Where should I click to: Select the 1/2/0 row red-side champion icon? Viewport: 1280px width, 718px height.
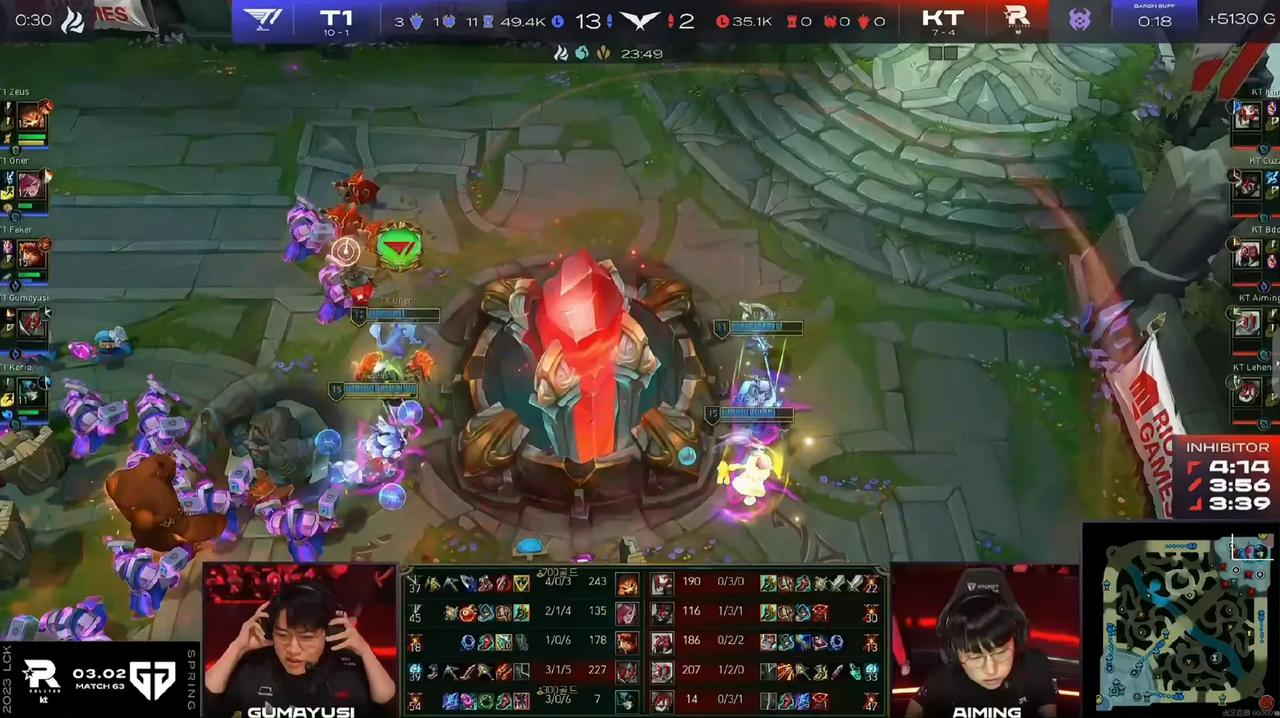click(662, 671)
